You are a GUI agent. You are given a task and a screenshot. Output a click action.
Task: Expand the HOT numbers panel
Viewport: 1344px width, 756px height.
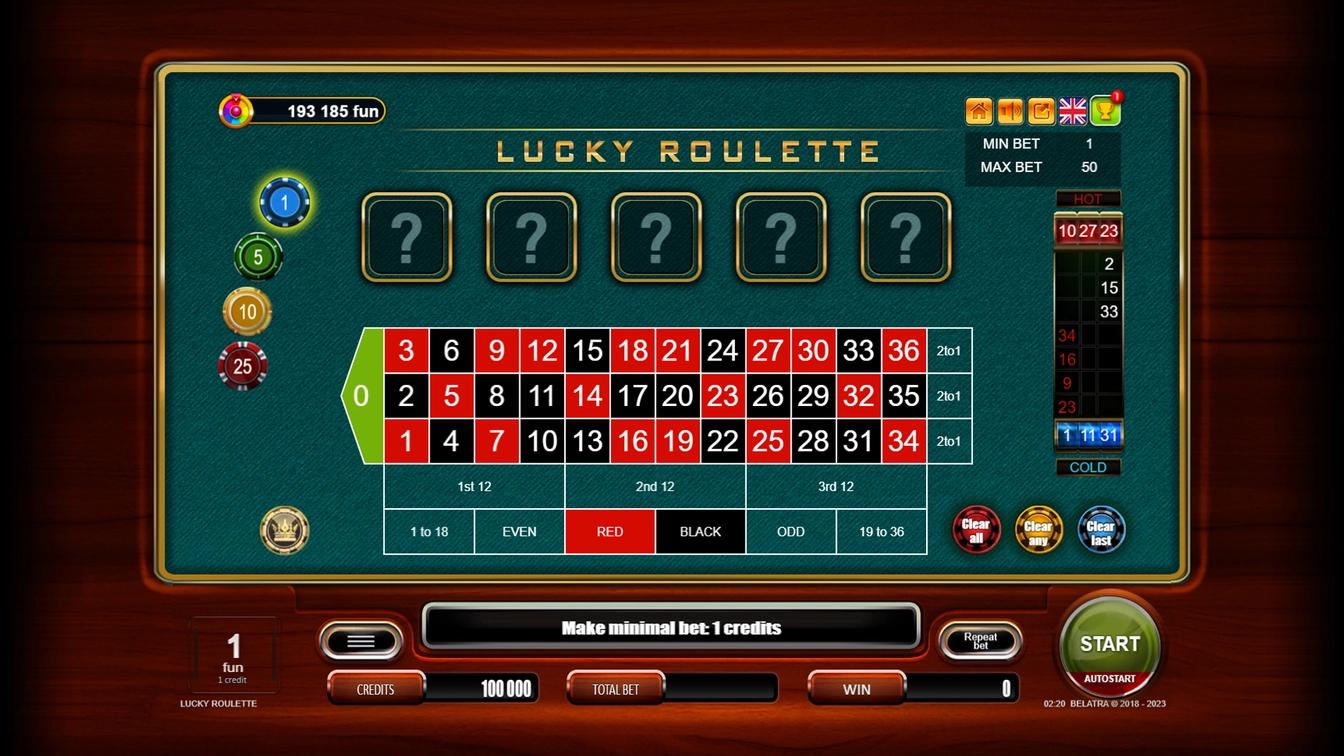(x=1088, y=199)
